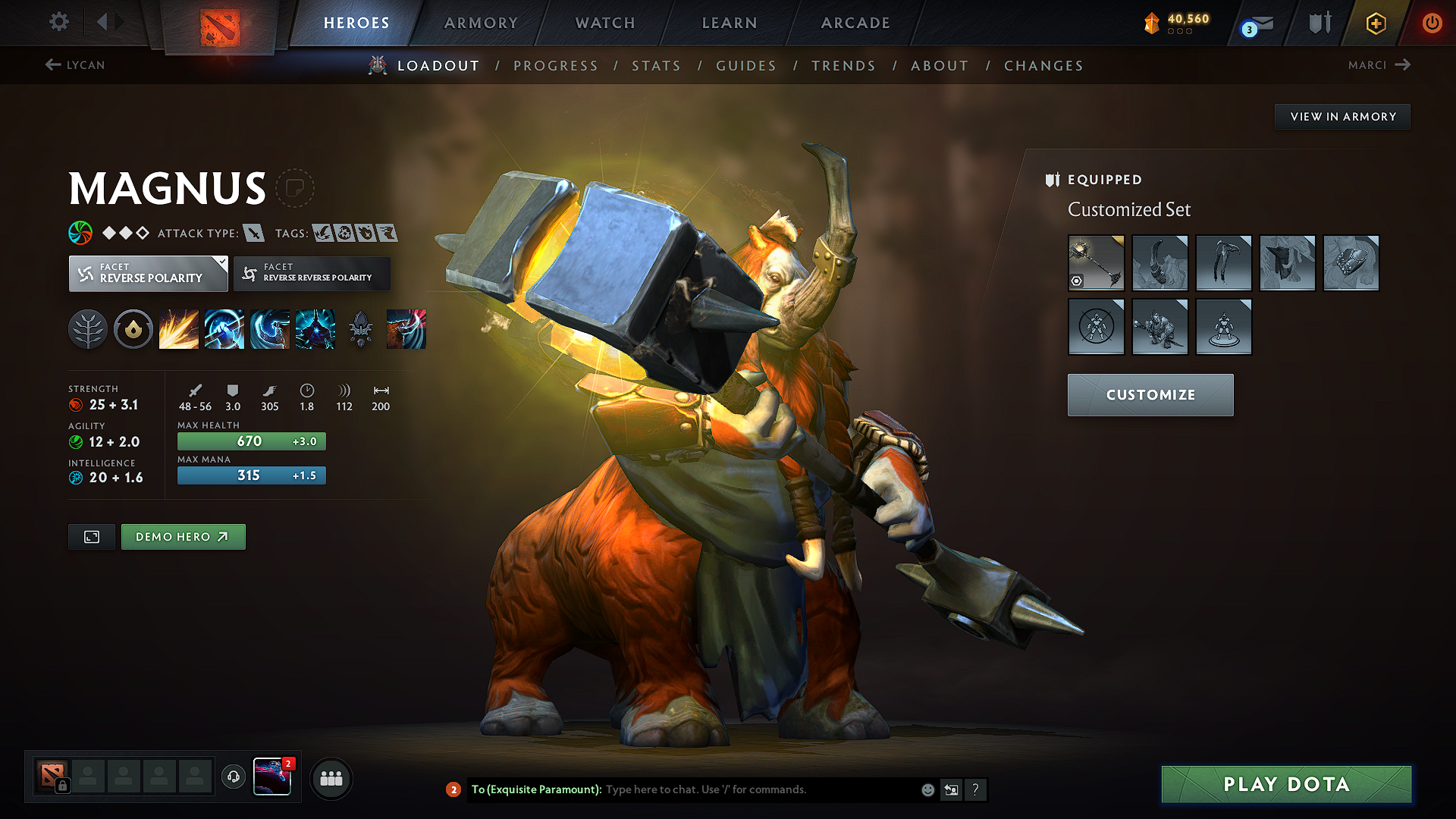
Task: Open the equipped weapon item slot
Action: tap(1096, 263)
